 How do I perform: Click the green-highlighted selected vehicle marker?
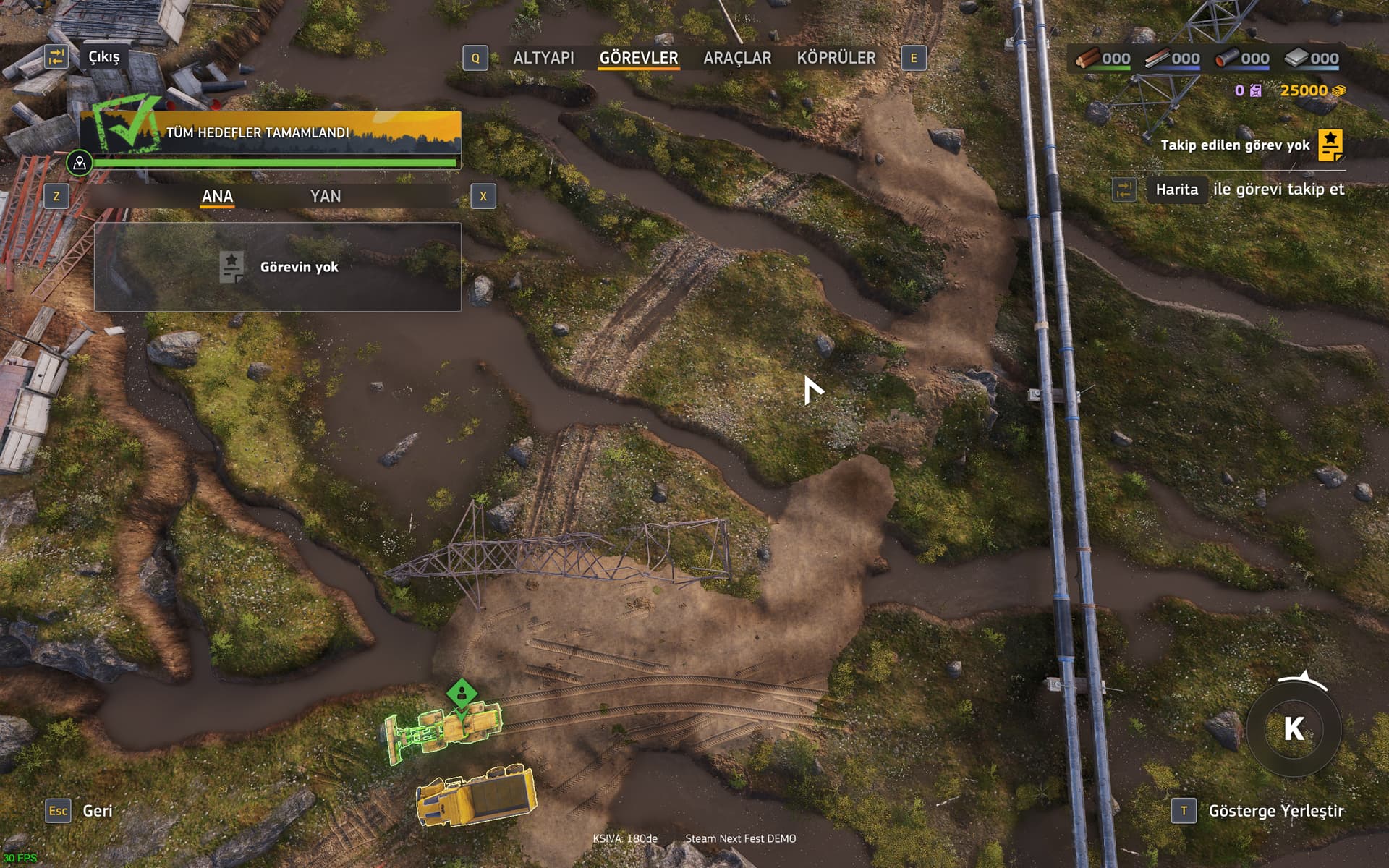(462, 694)
